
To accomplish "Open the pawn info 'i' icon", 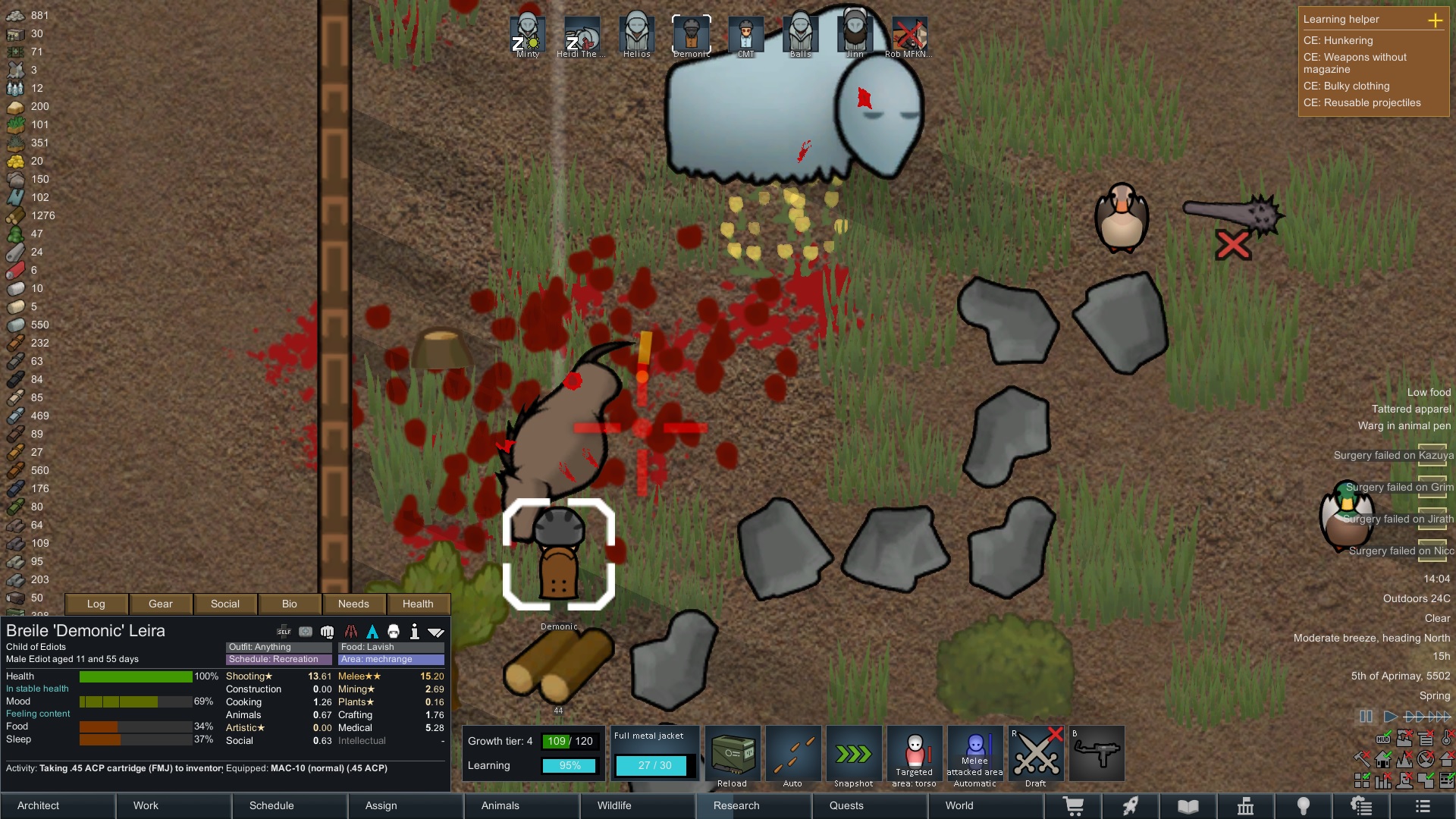I will coord(415,630).
